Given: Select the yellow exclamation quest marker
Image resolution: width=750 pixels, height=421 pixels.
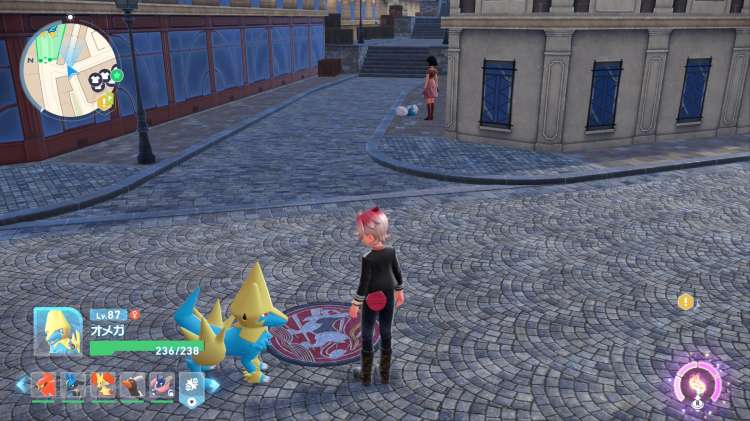Looking at the screenshot, I should (x=685, y=301).
